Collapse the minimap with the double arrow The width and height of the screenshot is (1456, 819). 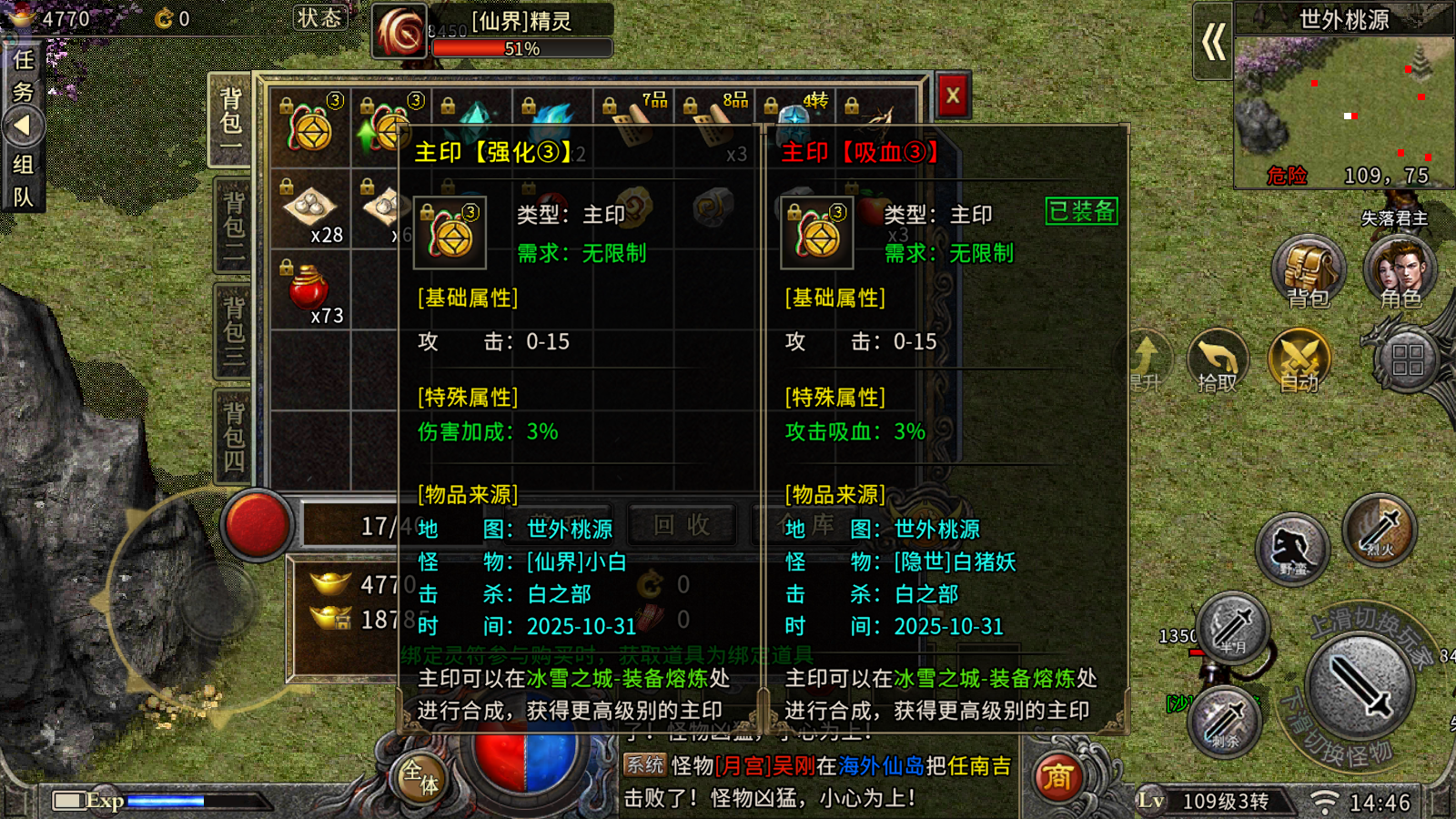(x=1213, y=42)
